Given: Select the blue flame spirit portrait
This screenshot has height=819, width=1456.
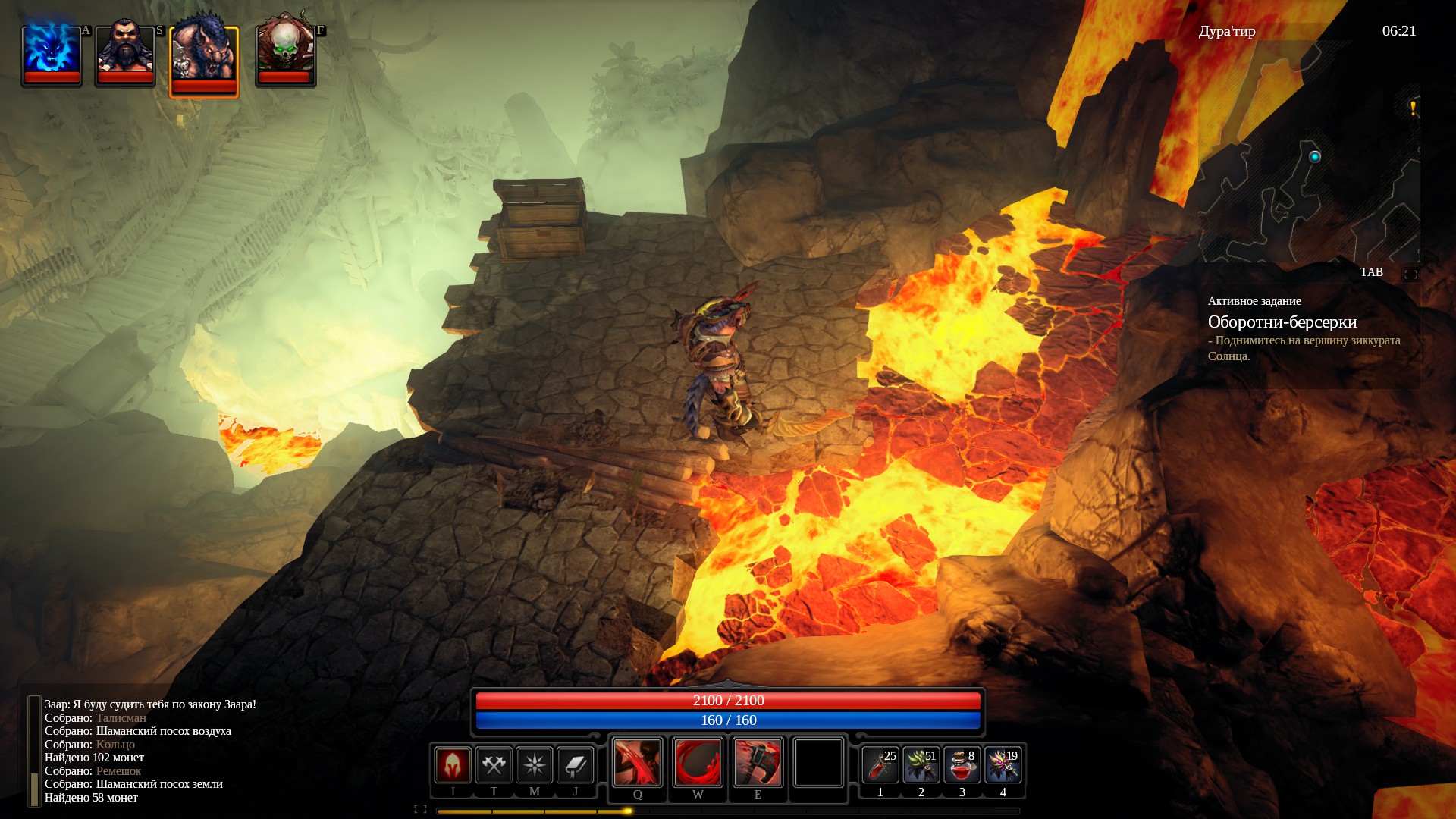Looking at the screenshot, I should point(52,53).
